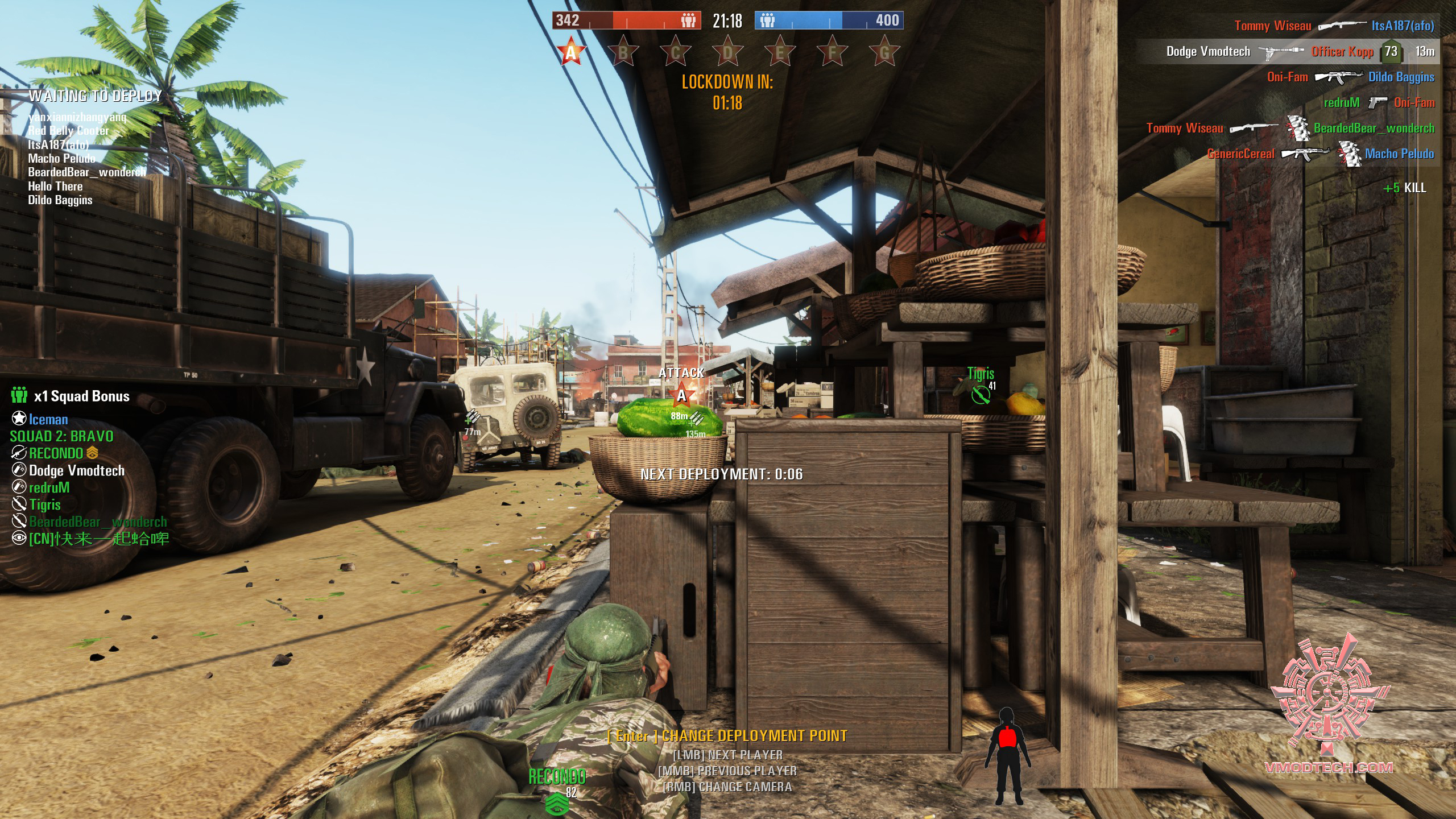The width and height of the screenshot is (1456, 819).
Task: Select objective B star icon
Action: [623, 52]
